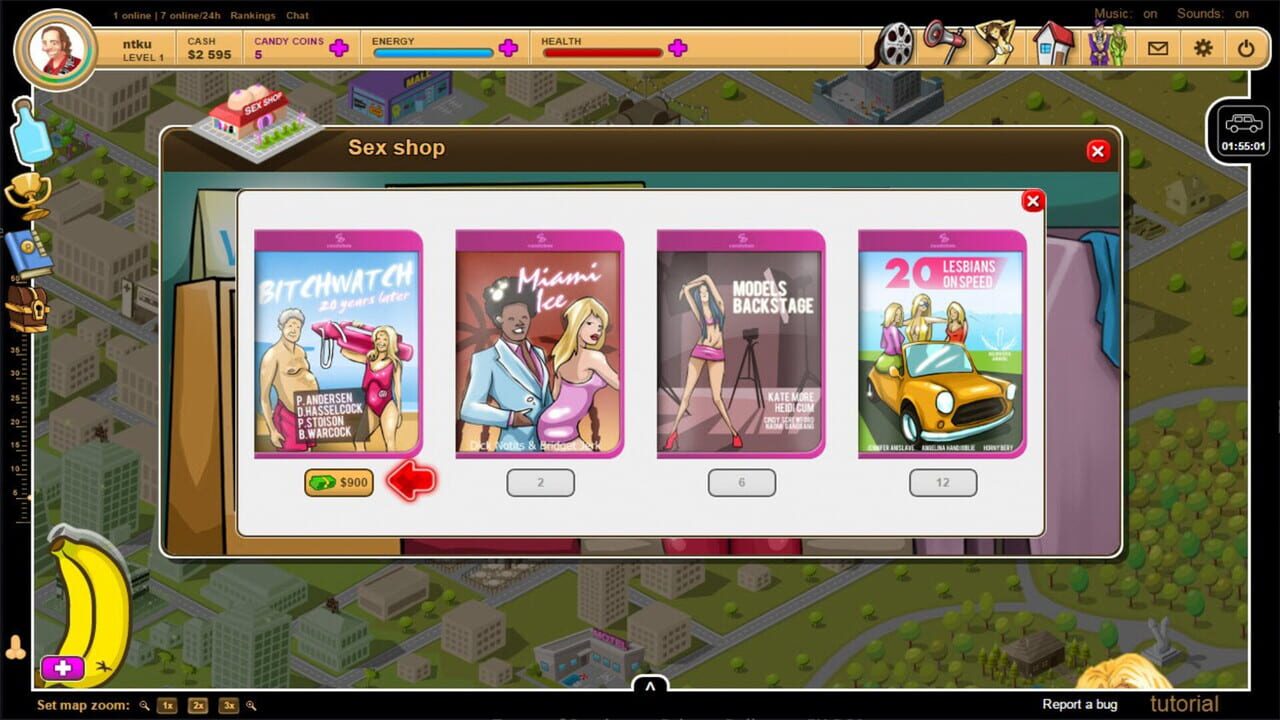This screenshot has height=720, width=1280.
Task: Open the Chat window
Action: (x=297, y=15)
